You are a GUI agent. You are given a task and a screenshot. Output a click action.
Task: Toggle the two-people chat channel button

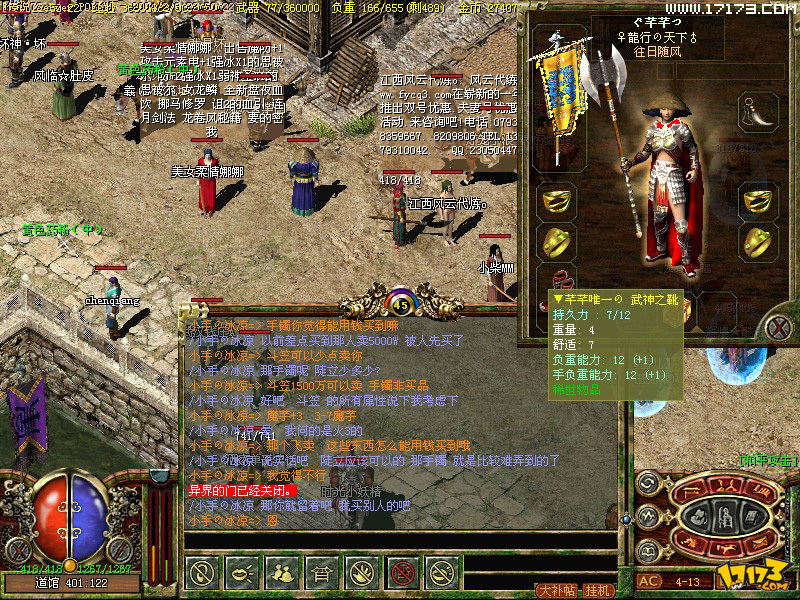283,572
